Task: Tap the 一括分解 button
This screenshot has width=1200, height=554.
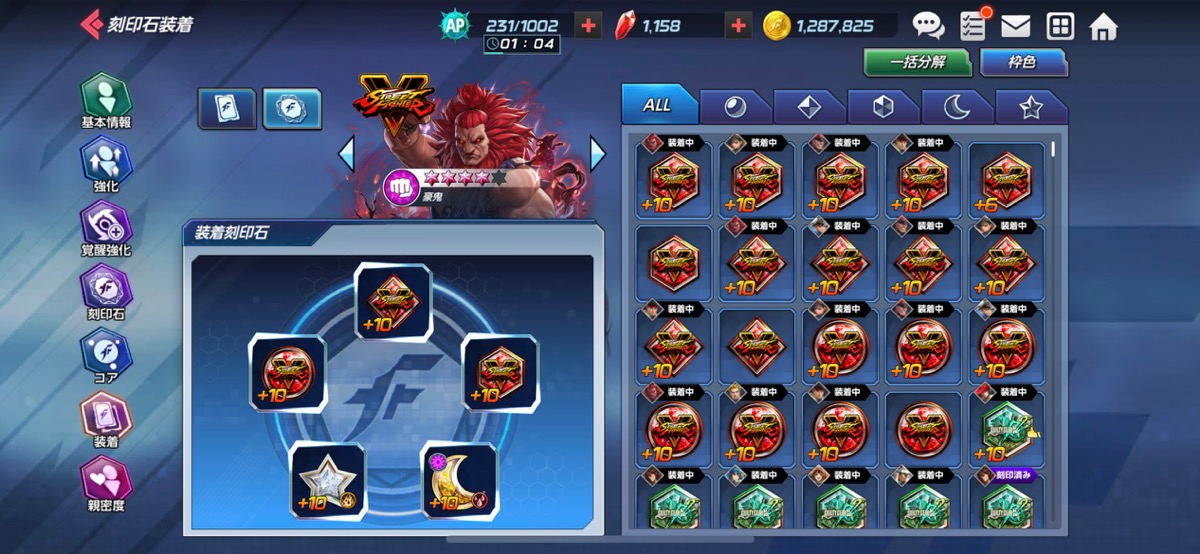Action: click(918, 62)
